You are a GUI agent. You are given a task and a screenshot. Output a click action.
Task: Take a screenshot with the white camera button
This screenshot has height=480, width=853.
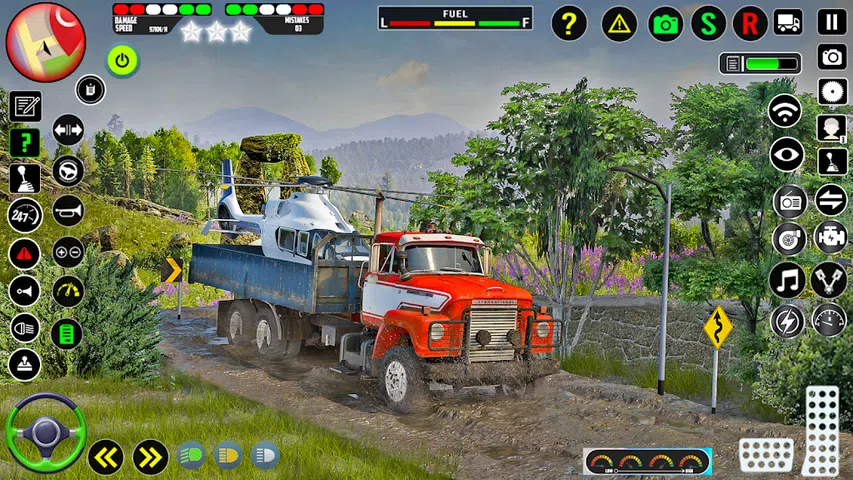point(831,57)
